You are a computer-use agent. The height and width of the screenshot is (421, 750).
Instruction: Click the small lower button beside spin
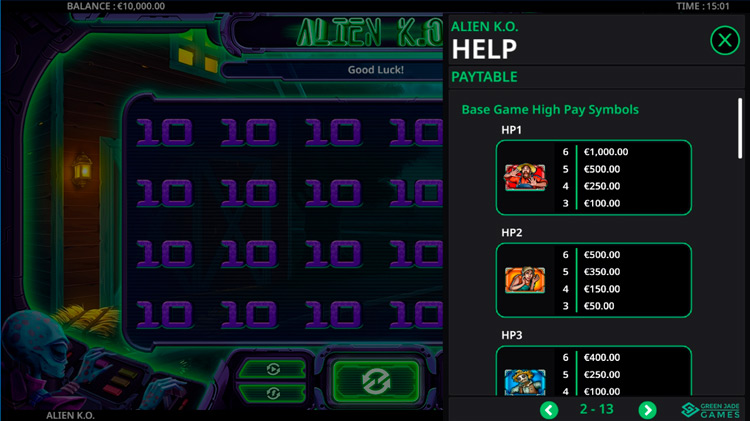(x=274, y=393)
